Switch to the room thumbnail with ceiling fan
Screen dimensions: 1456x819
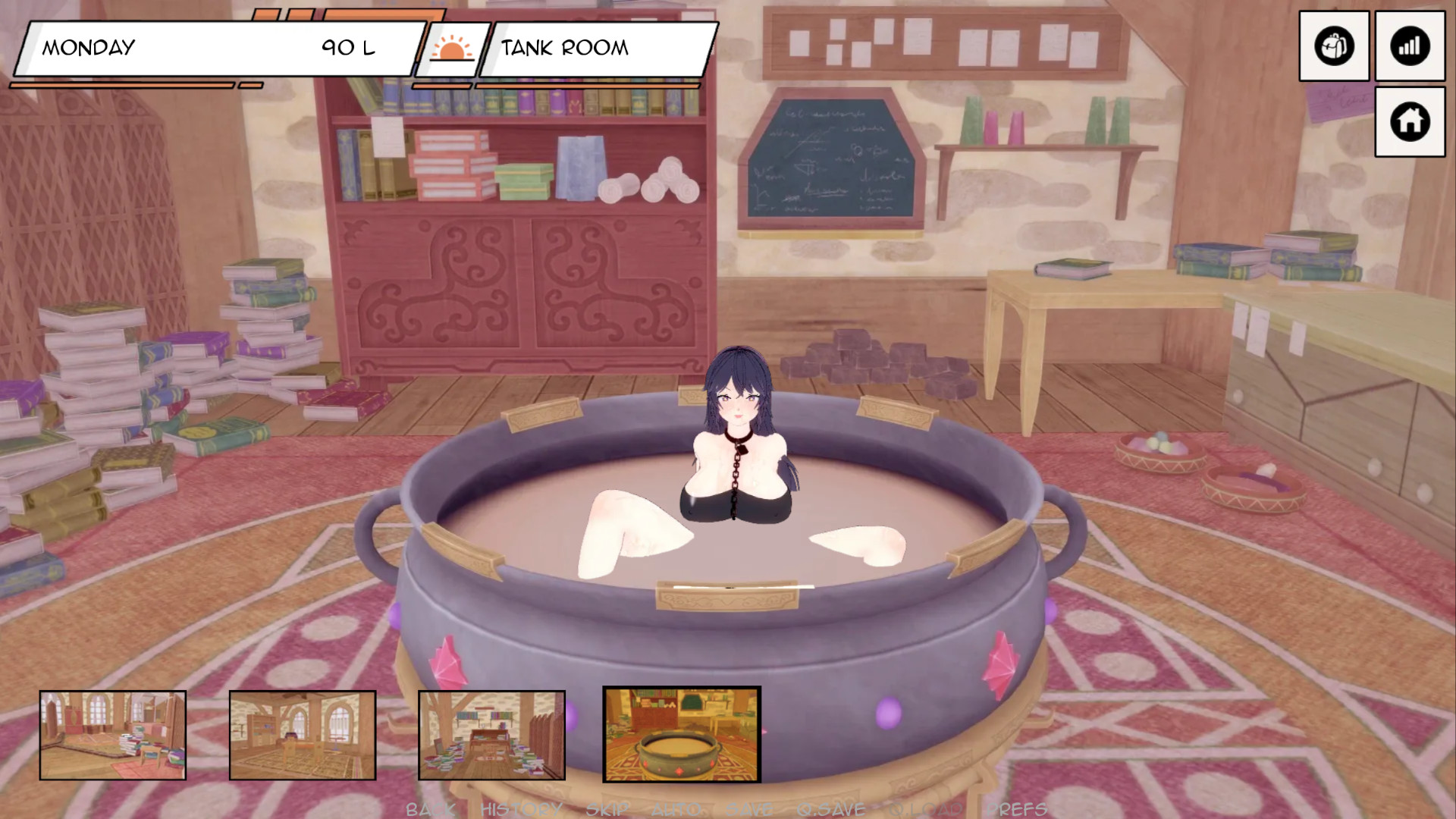click(303, 735)
